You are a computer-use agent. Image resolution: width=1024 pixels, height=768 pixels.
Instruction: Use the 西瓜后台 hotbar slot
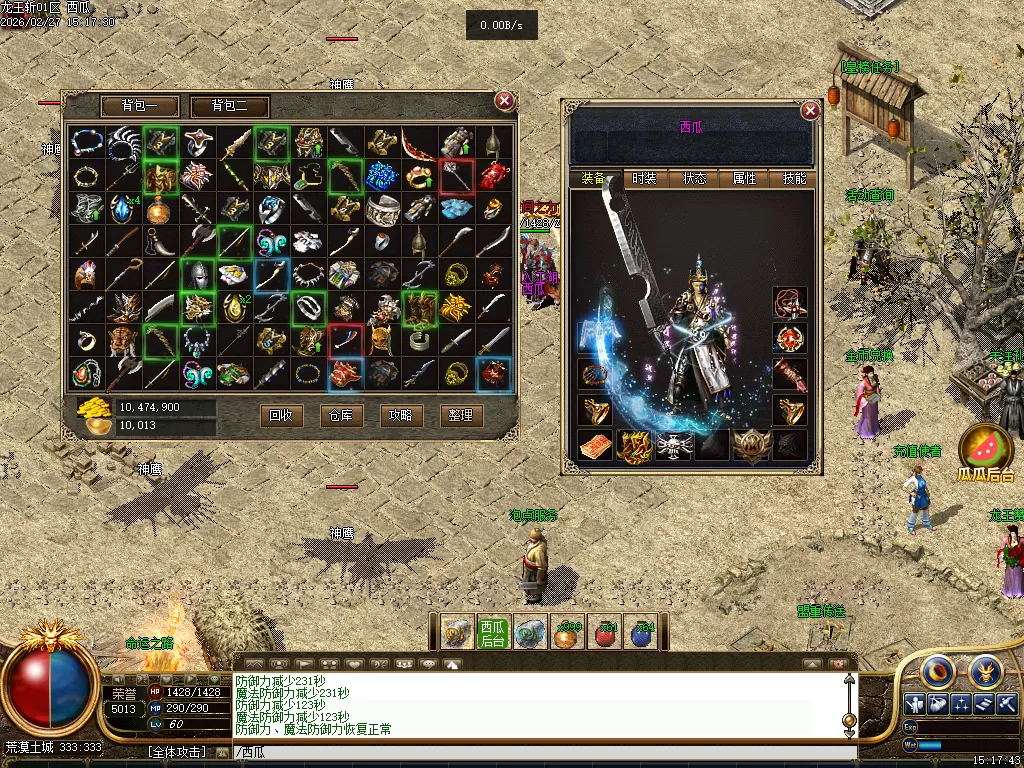[492, 633]
